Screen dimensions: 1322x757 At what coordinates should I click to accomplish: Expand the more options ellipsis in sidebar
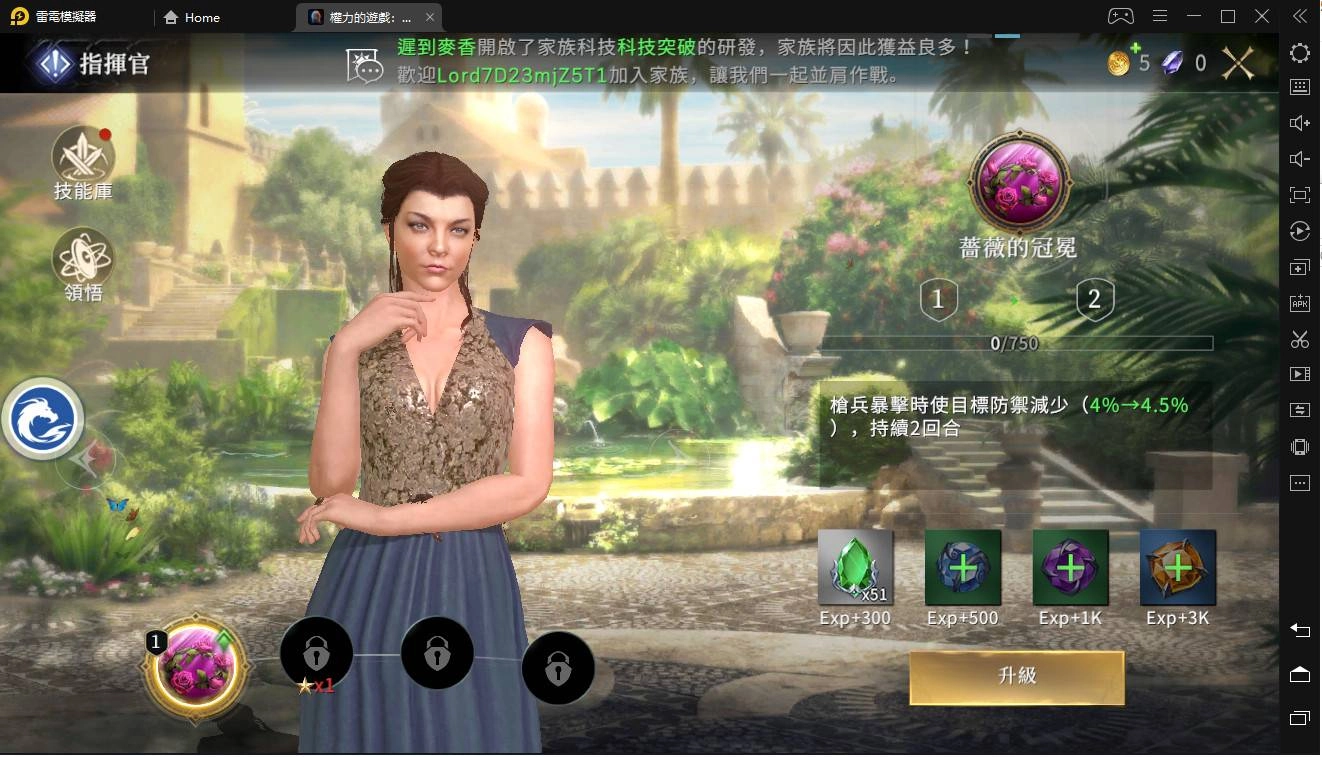point(1299,483)
